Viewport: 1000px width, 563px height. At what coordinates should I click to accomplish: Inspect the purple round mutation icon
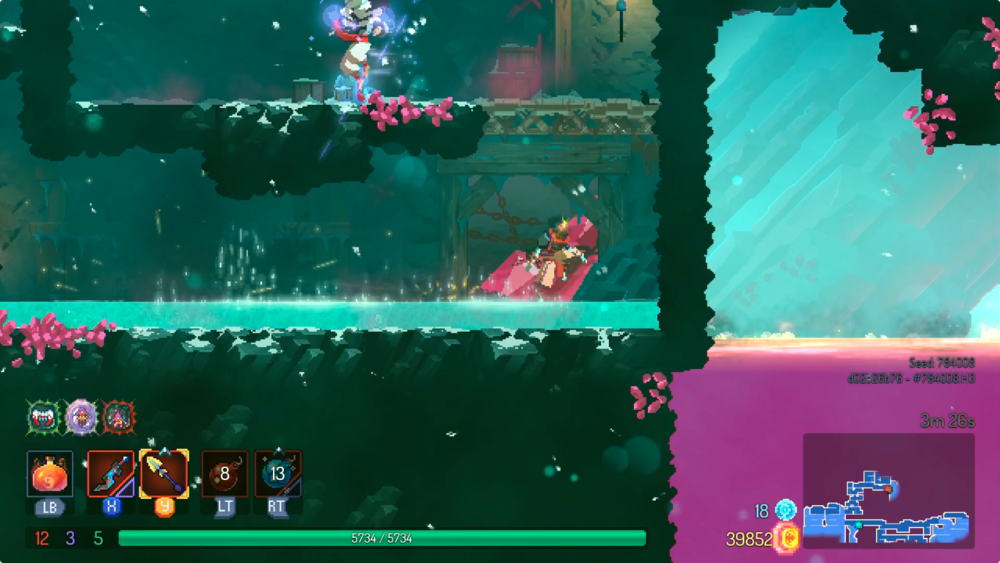(81, 416)
